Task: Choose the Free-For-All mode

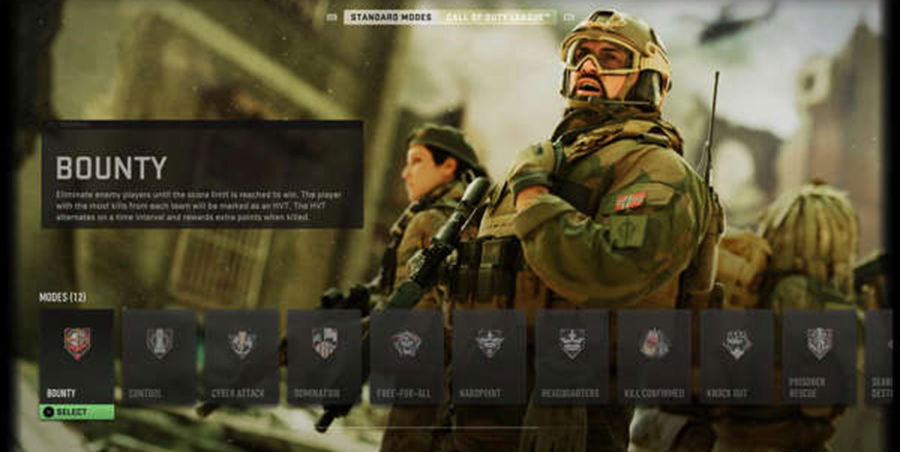Action: [406, 354]
